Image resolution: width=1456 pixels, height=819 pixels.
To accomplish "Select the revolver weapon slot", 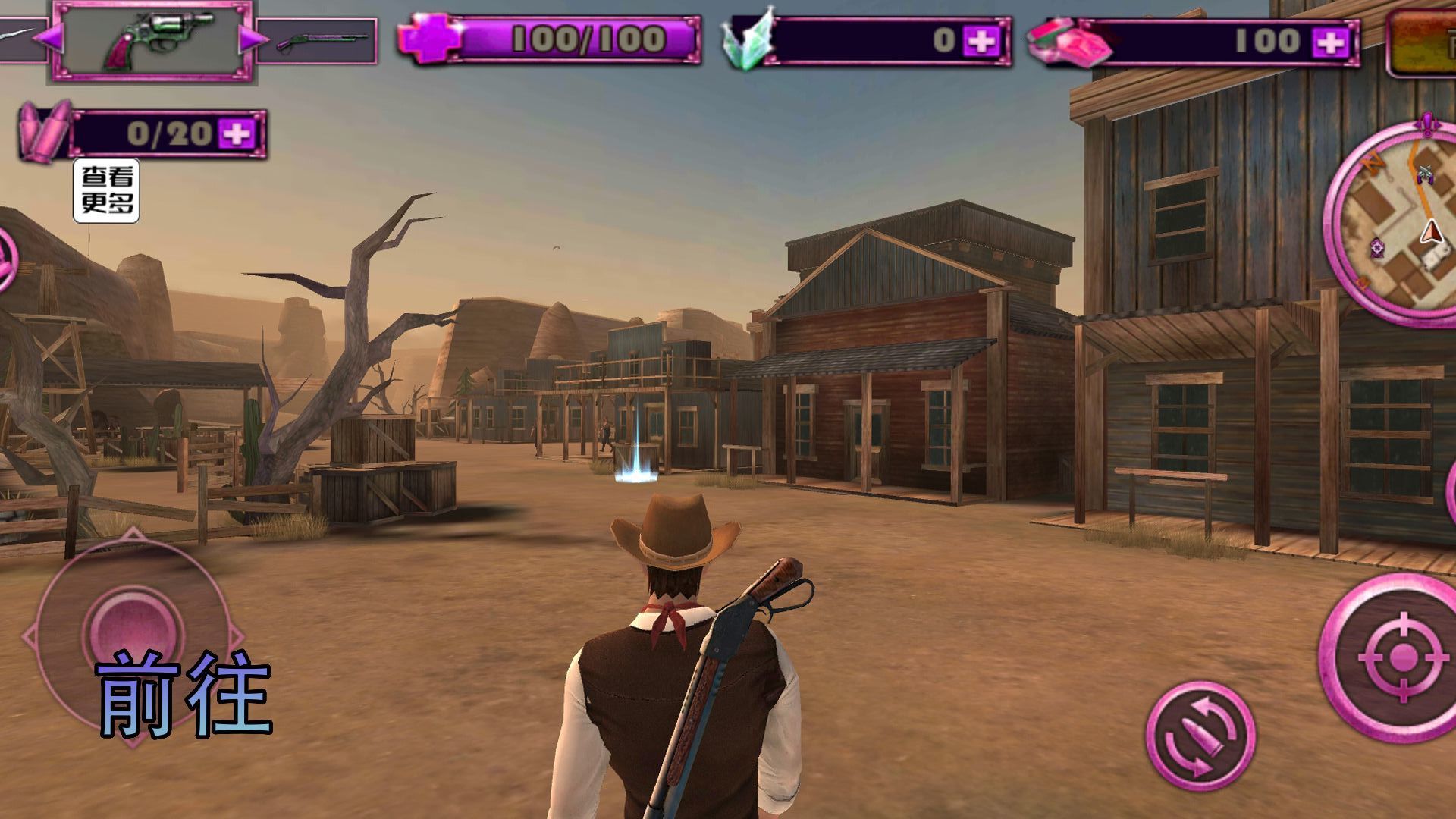I will click(152, 39).
